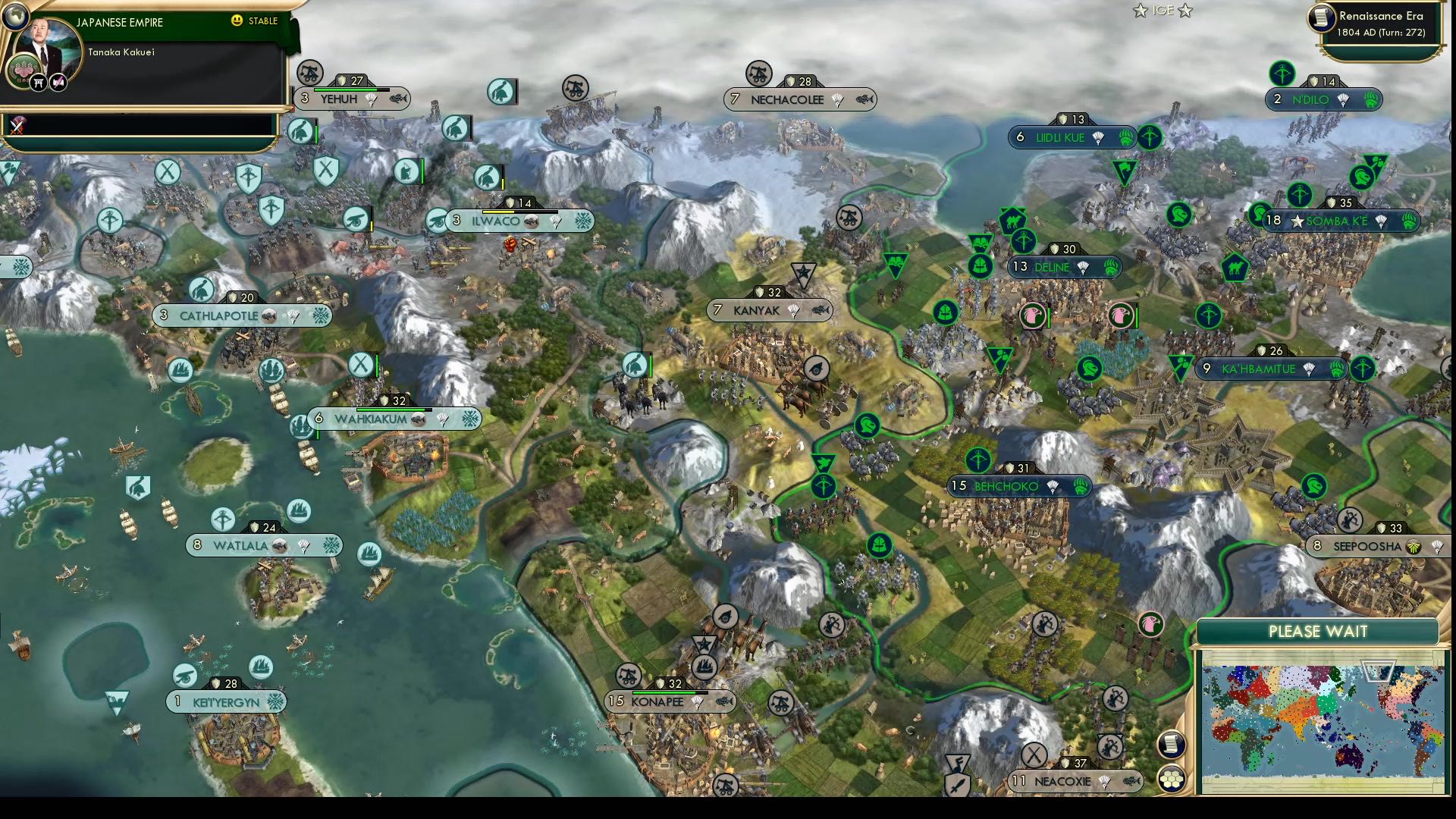Screen dimensions: 1456x819
Task: Click the crossed swords war notification icon
Action: pos(15,127)
